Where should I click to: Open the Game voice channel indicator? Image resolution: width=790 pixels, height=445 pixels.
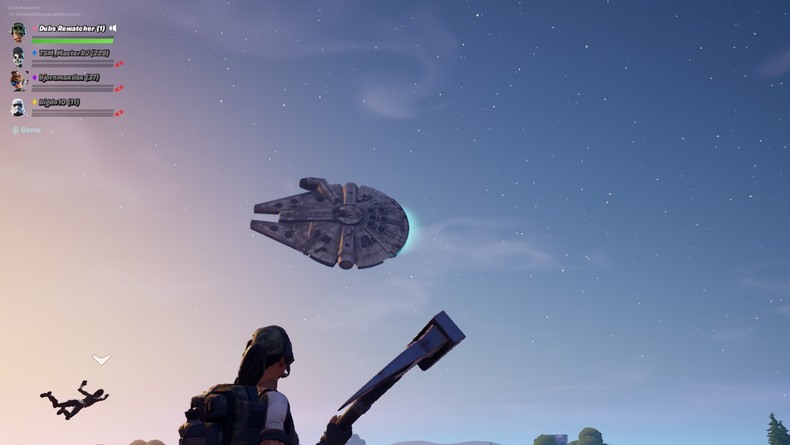click(27, 130)
